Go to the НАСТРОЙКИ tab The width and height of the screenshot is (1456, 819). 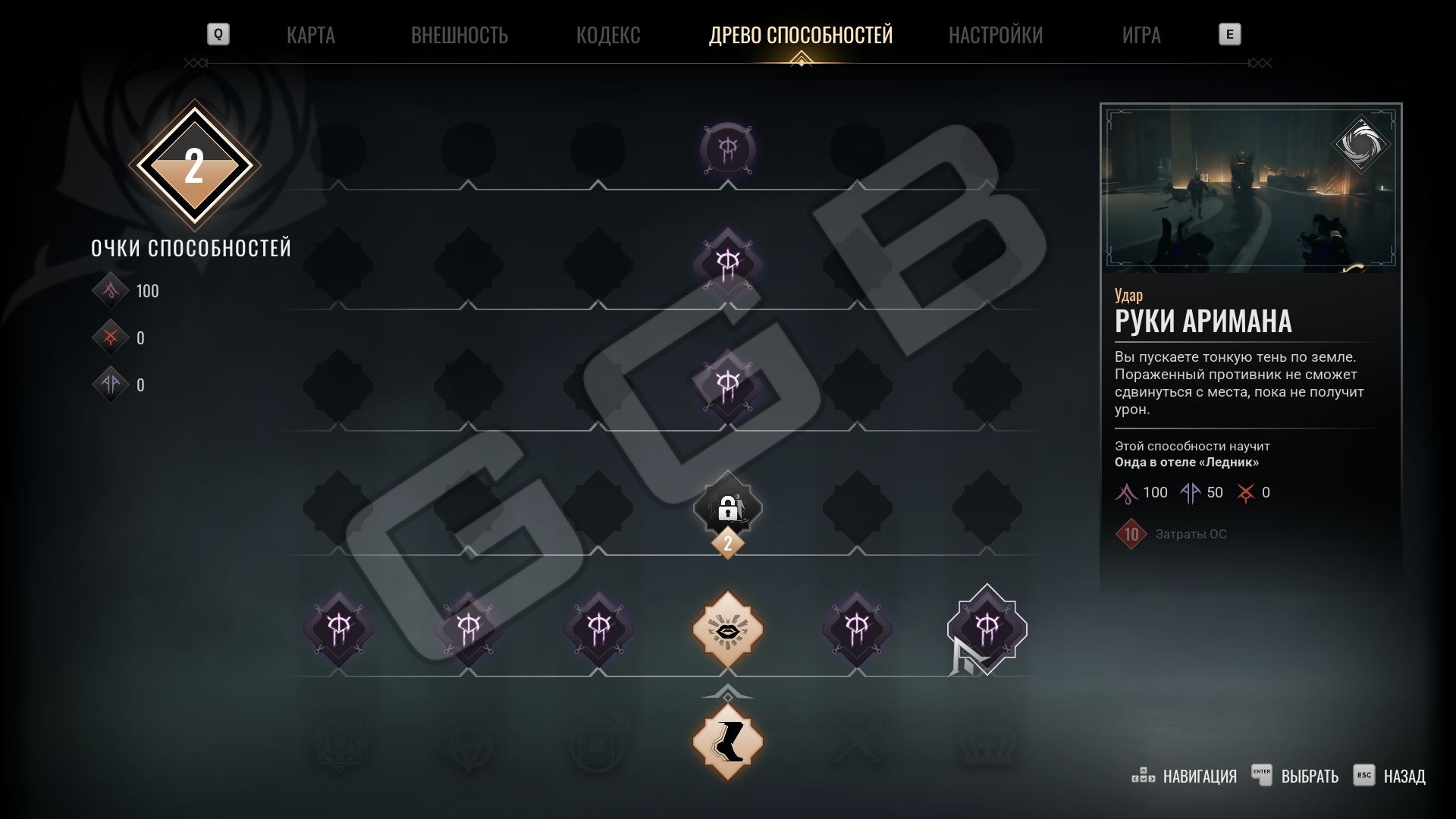tap(995, 35)
